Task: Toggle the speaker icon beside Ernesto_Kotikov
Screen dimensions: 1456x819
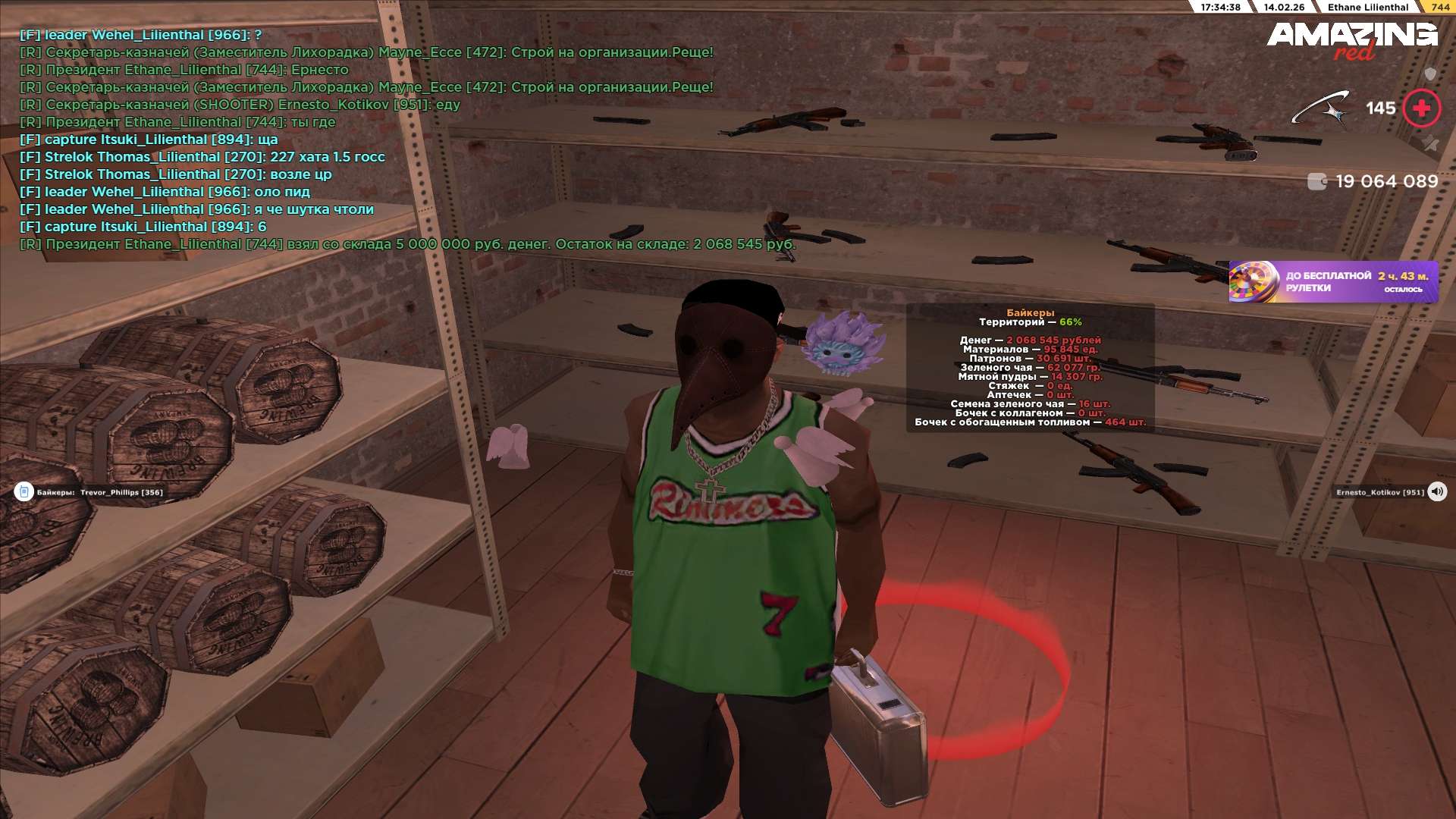Action: [x=1437, y=492]
